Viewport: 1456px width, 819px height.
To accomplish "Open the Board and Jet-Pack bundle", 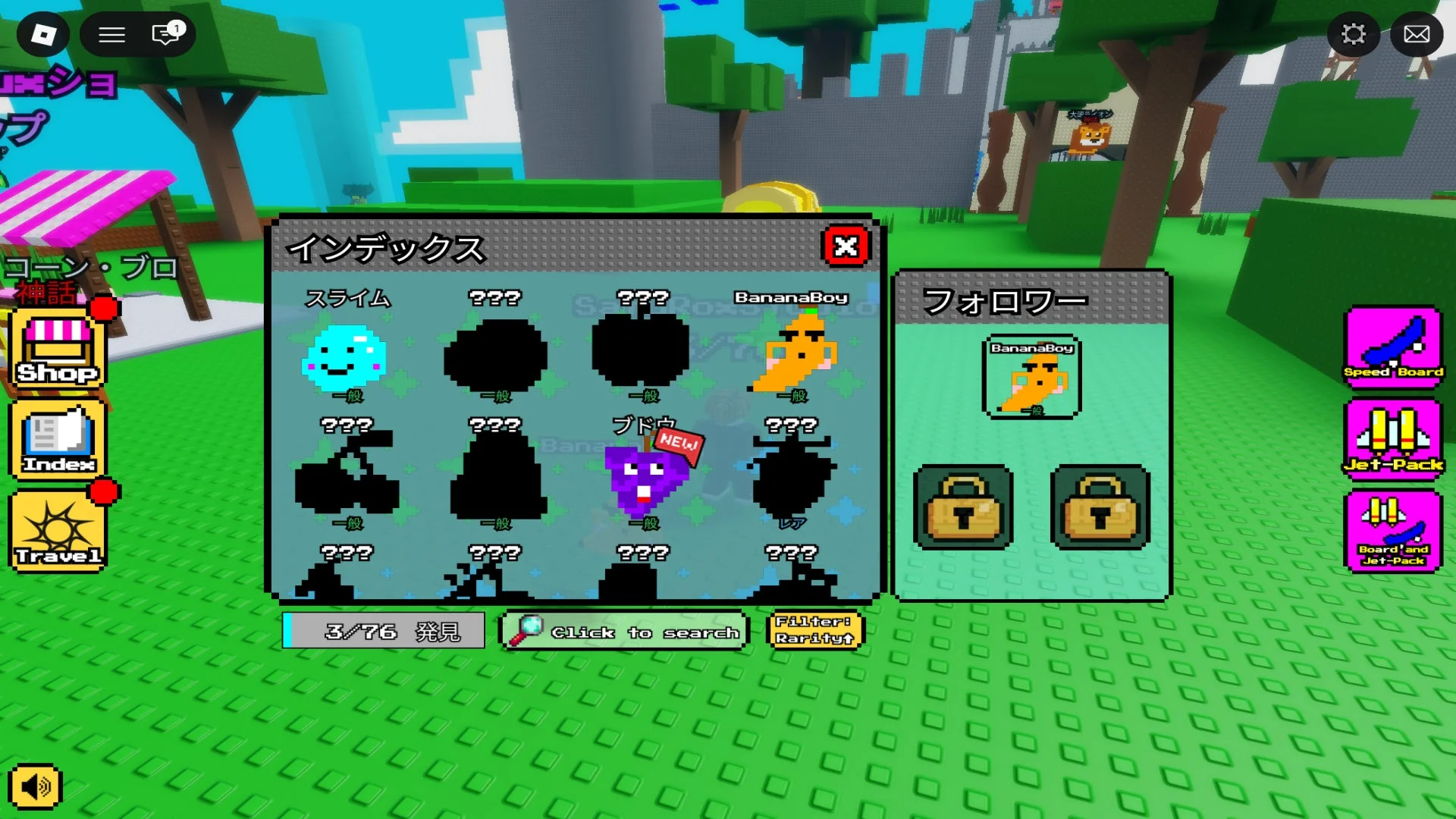I will (x=1393, y=531).
